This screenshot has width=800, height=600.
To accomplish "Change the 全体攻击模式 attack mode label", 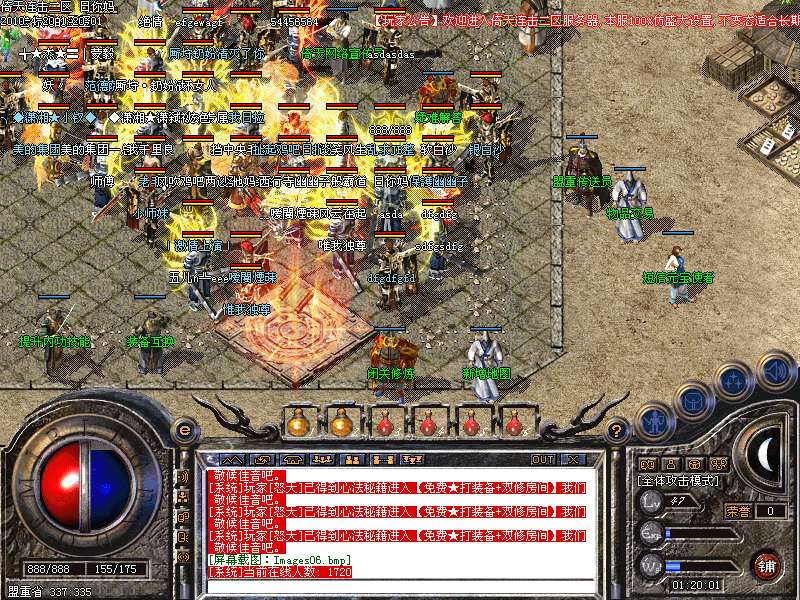I will [x=677, y=481].
